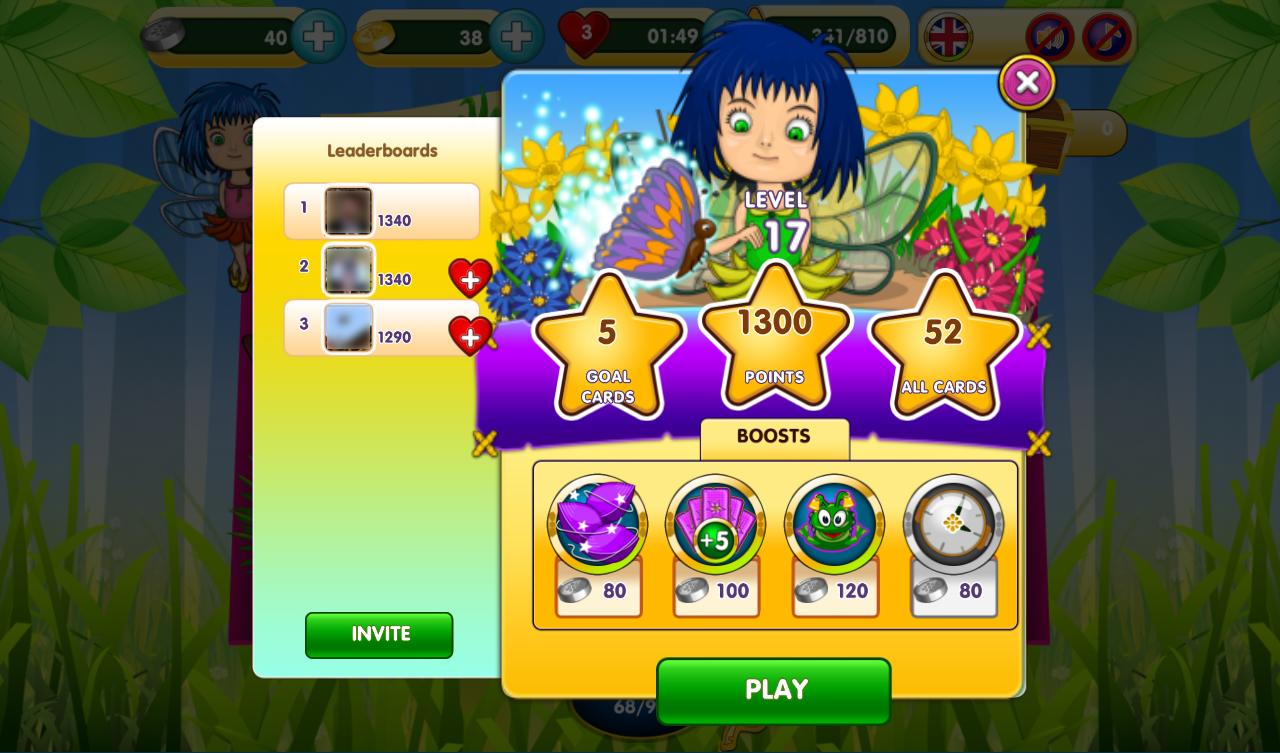This screenshot has height=753, width=1280.
Task: Close the Level 17 dialog
Action: click(x=1026, y=83)
